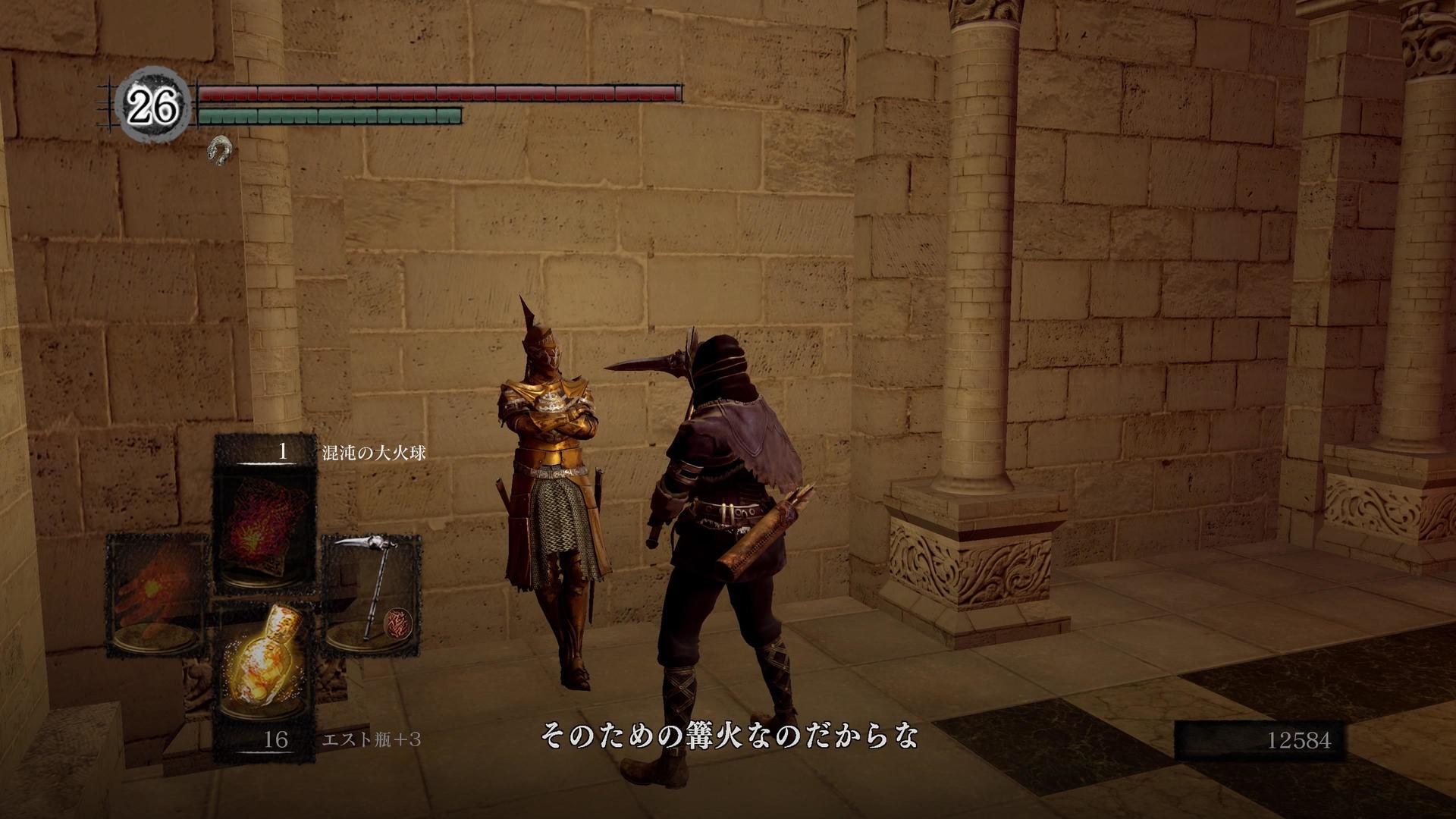Click the pyromancy flame left-hand slot
This screenshot has width=1456, height=819.
158,595
